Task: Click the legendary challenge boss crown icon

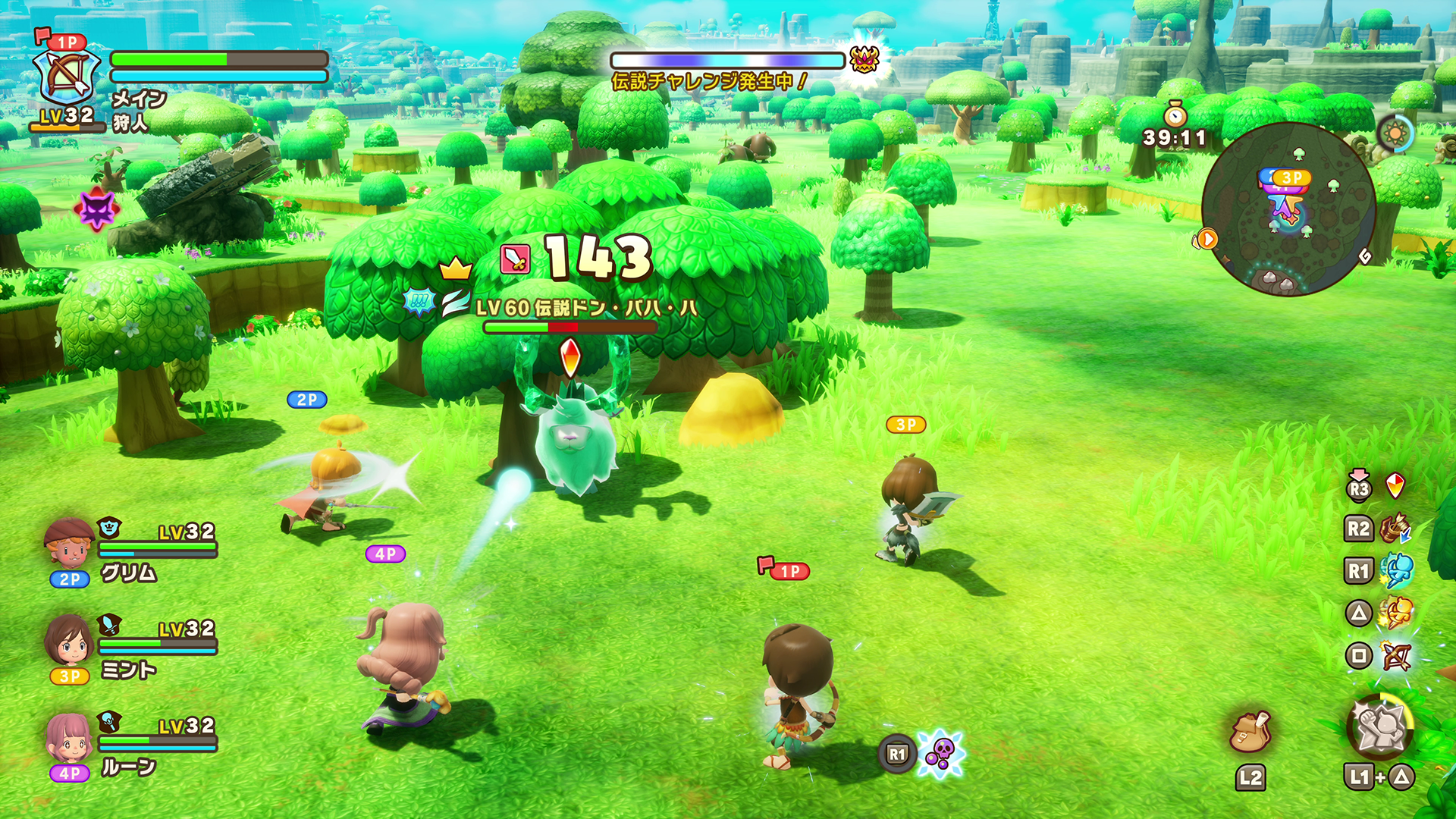Action: [864, 59]
